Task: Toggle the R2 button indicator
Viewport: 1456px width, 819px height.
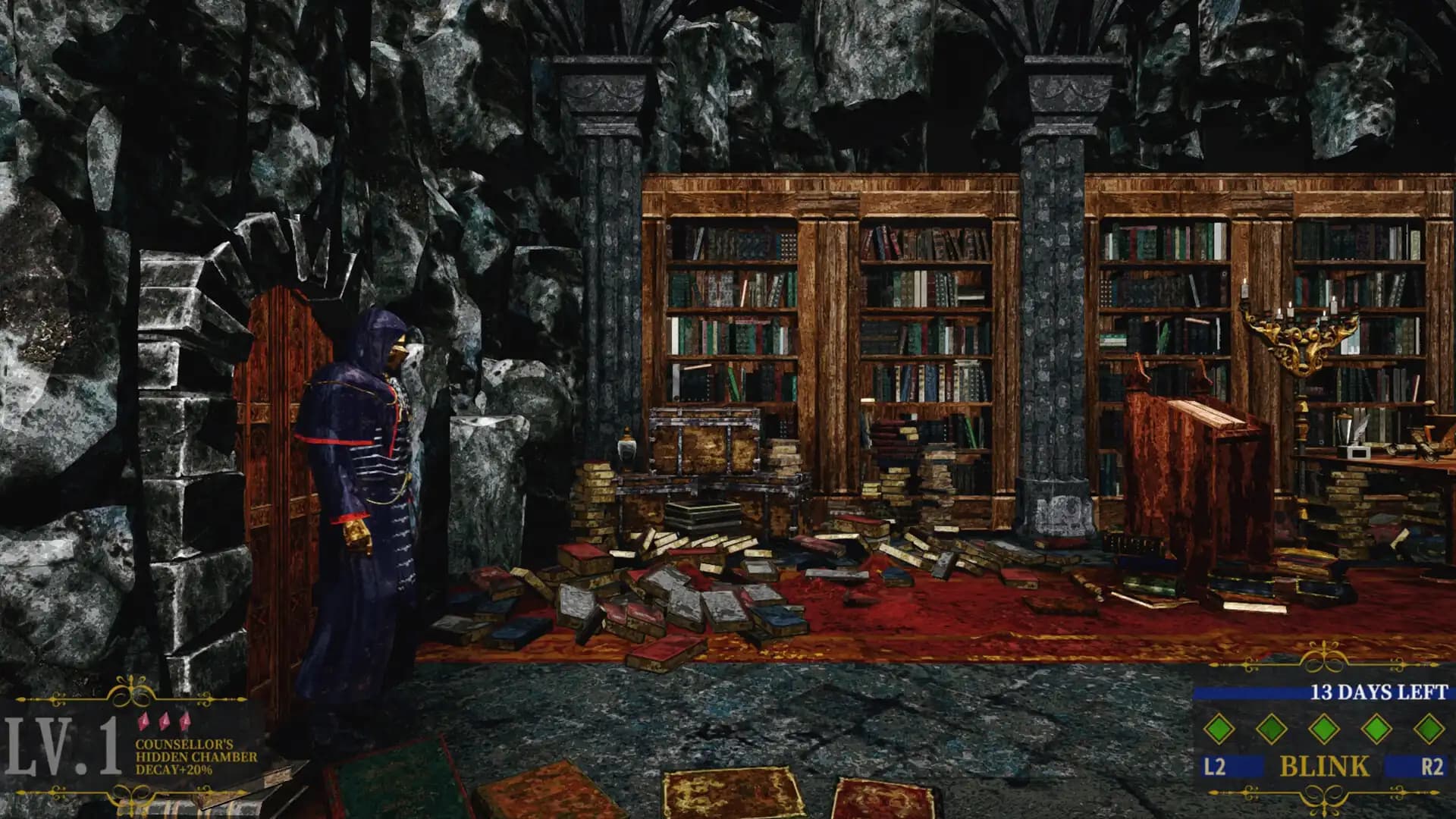Action: tap(1435, 766)
